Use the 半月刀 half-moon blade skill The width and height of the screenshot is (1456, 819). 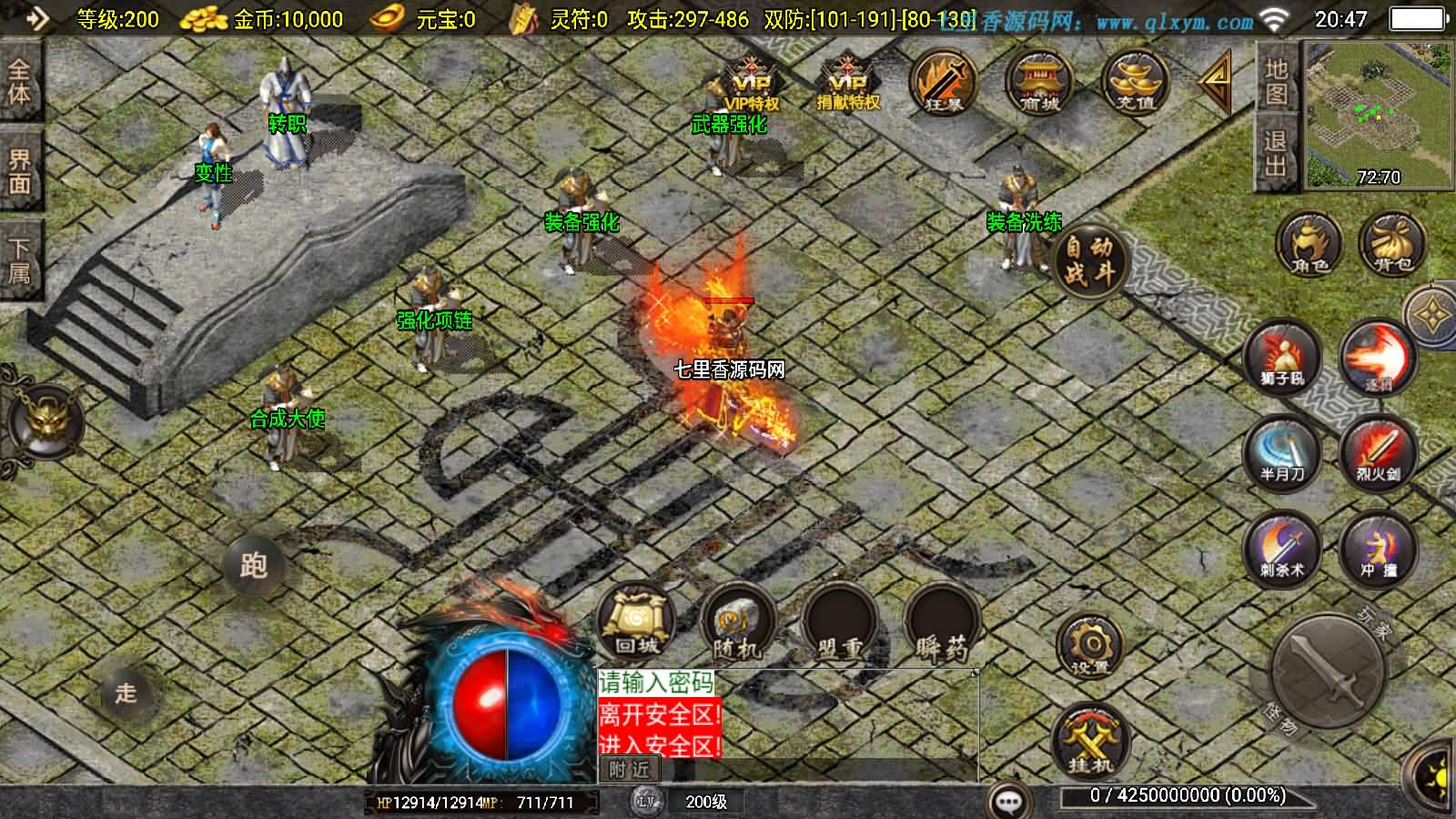(1283, 452)
